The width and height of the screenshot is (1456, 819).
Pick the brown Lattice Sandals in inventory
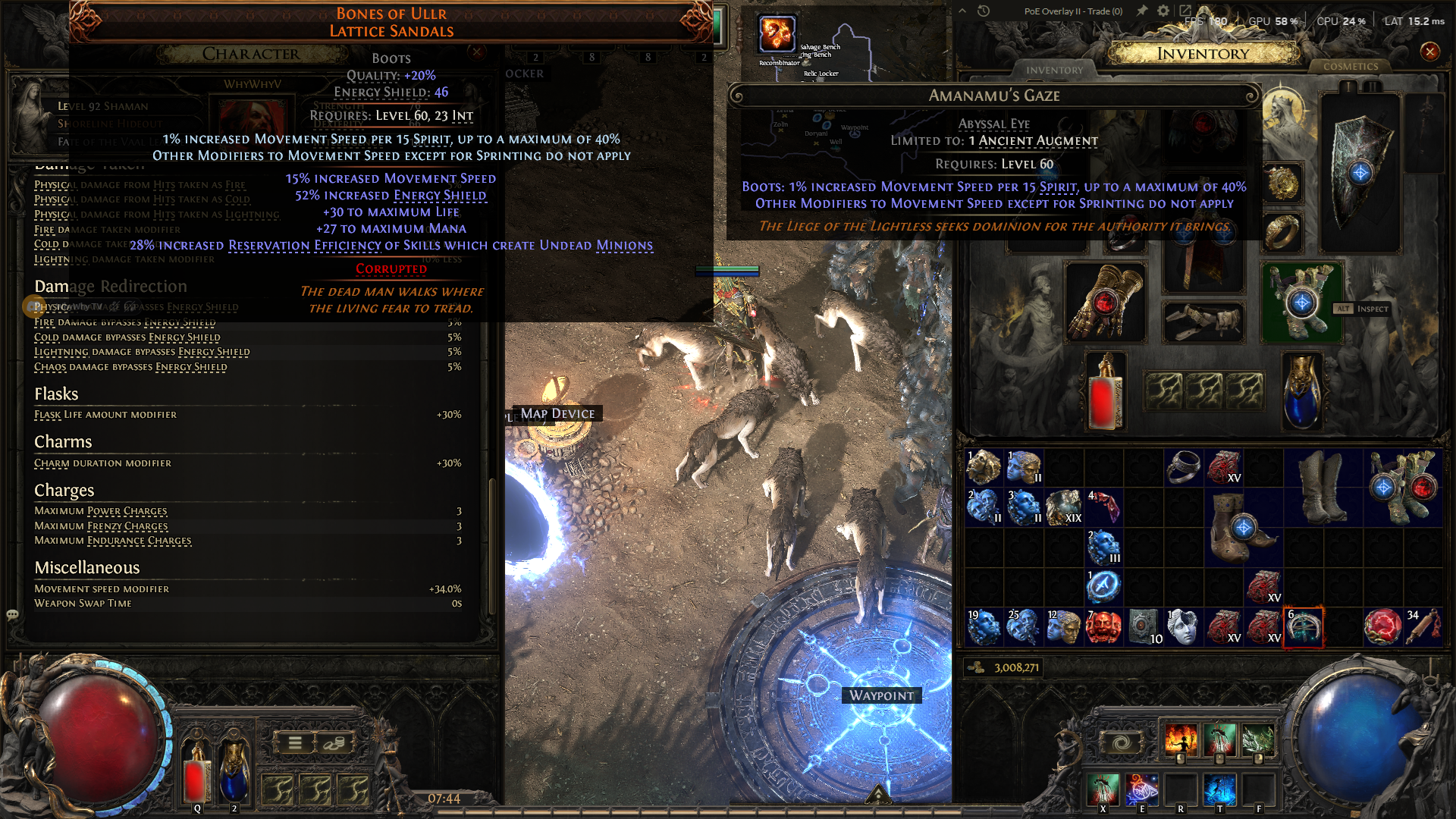(1242, 528)
